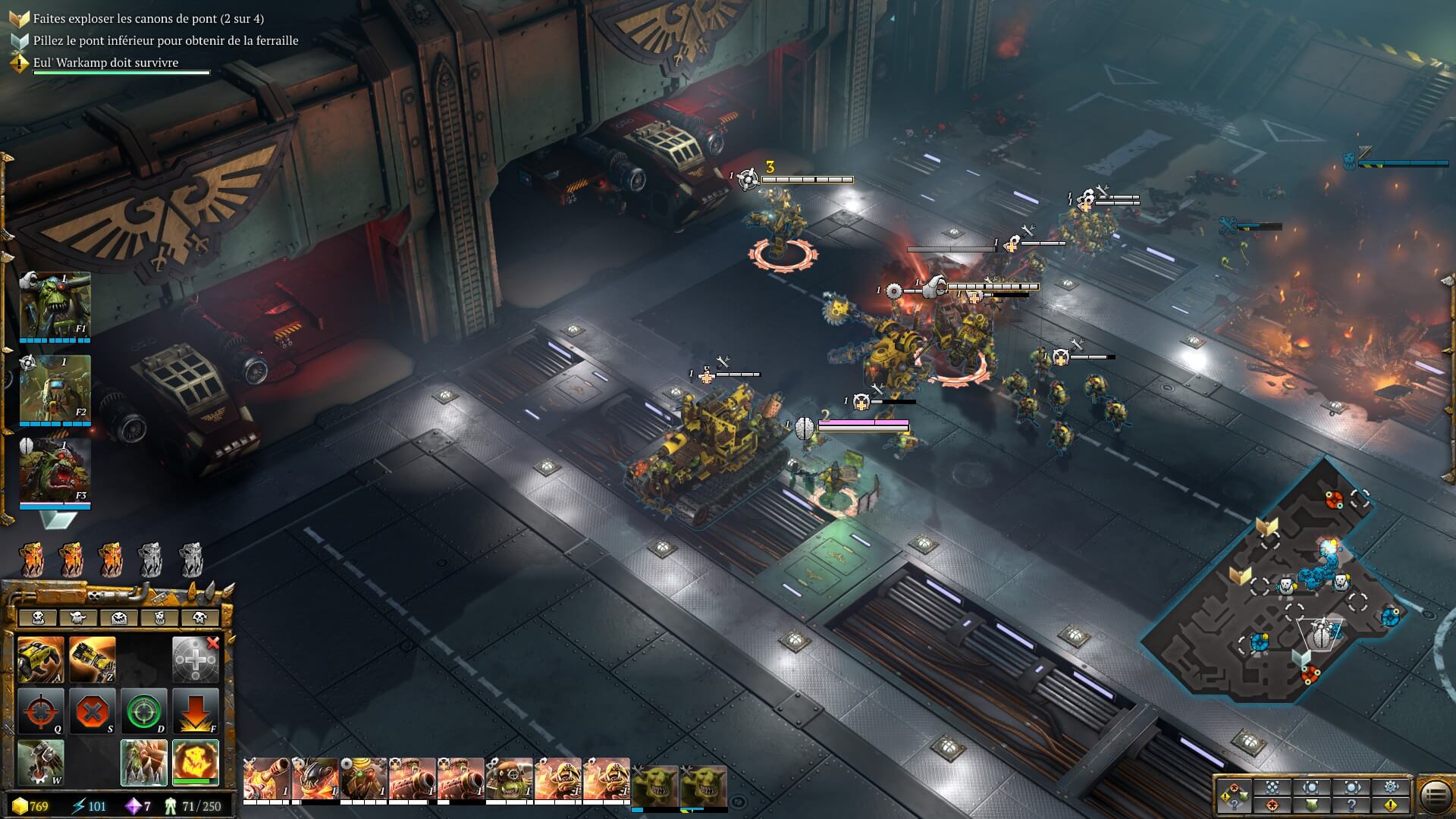Image resolution: width=1456 pixels, height=819 pixels.
Task: Select the goggled ork unit card
Action: click(510, 780)
